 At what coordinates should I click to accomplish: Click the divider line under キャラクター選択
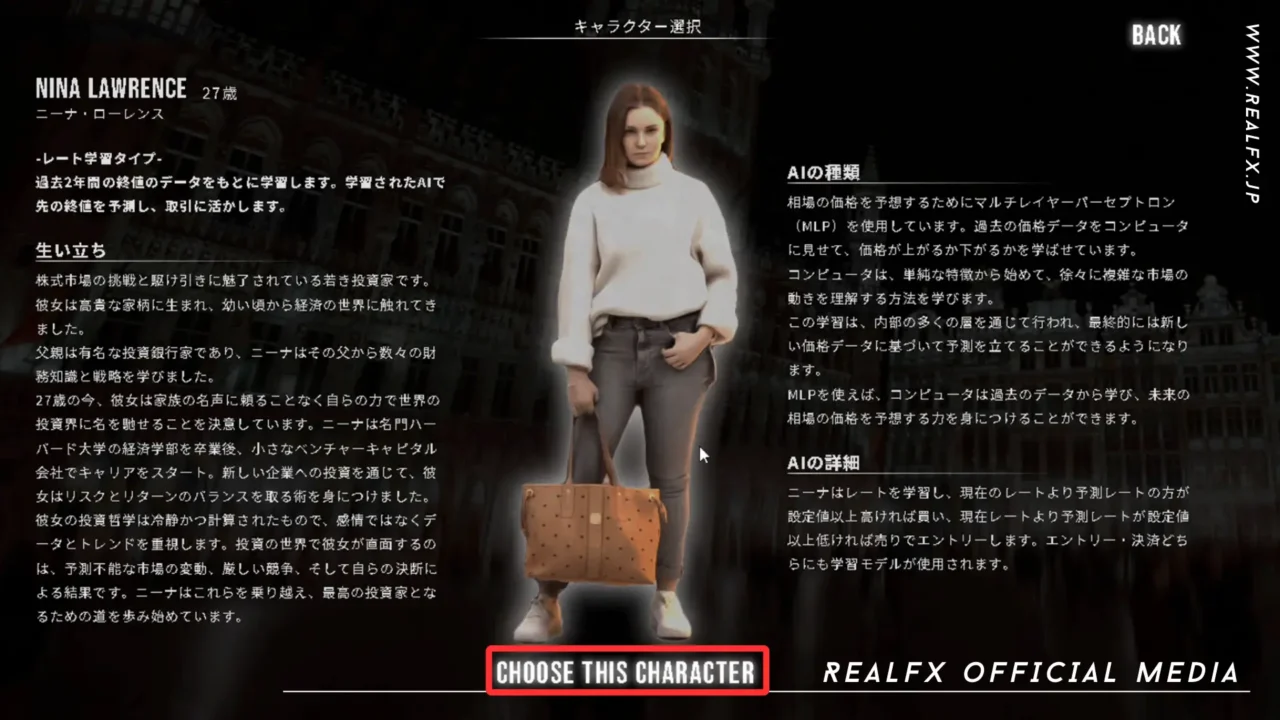coord(637,40)
